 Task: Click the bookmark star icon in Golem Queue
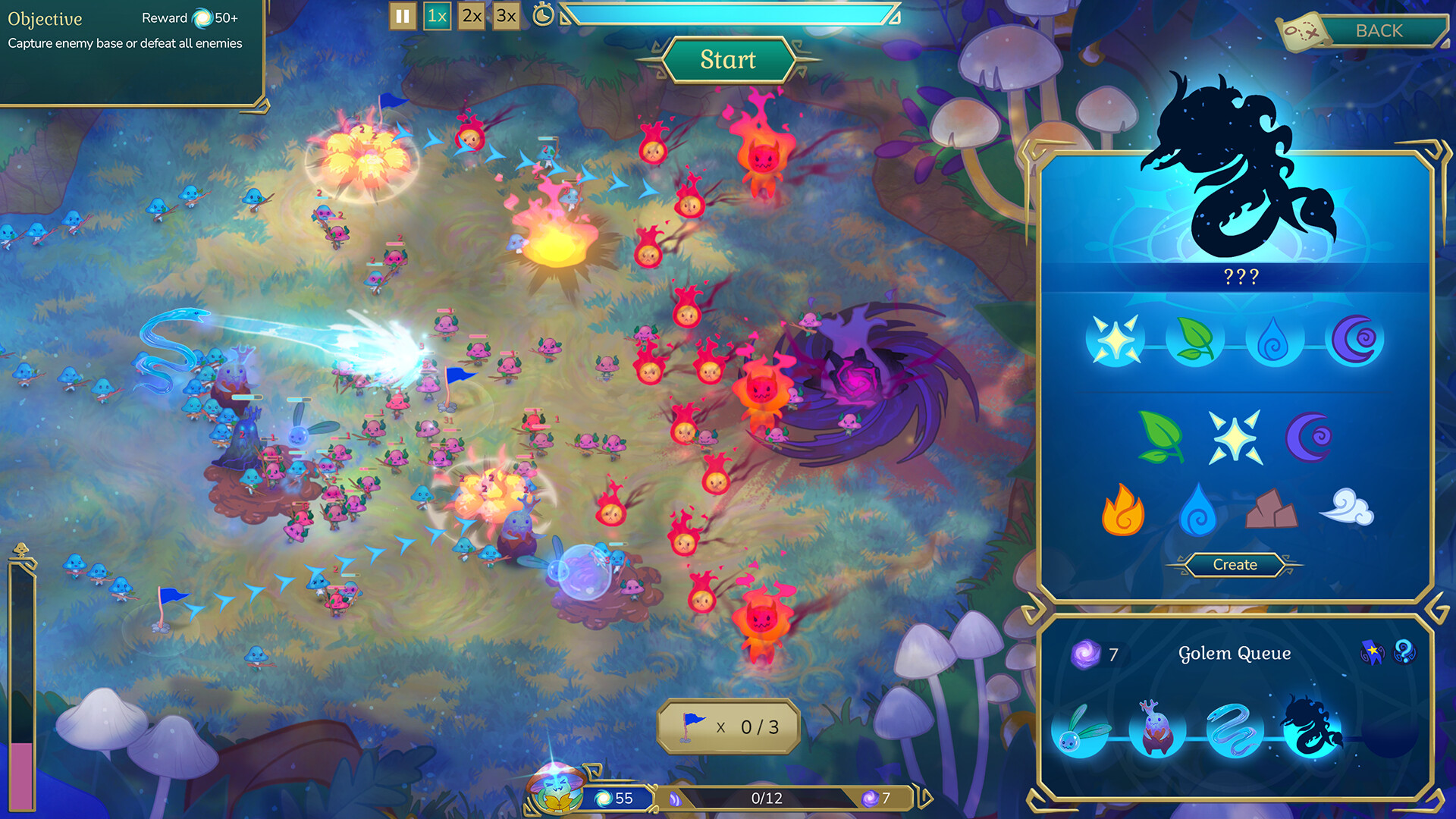1373,653
